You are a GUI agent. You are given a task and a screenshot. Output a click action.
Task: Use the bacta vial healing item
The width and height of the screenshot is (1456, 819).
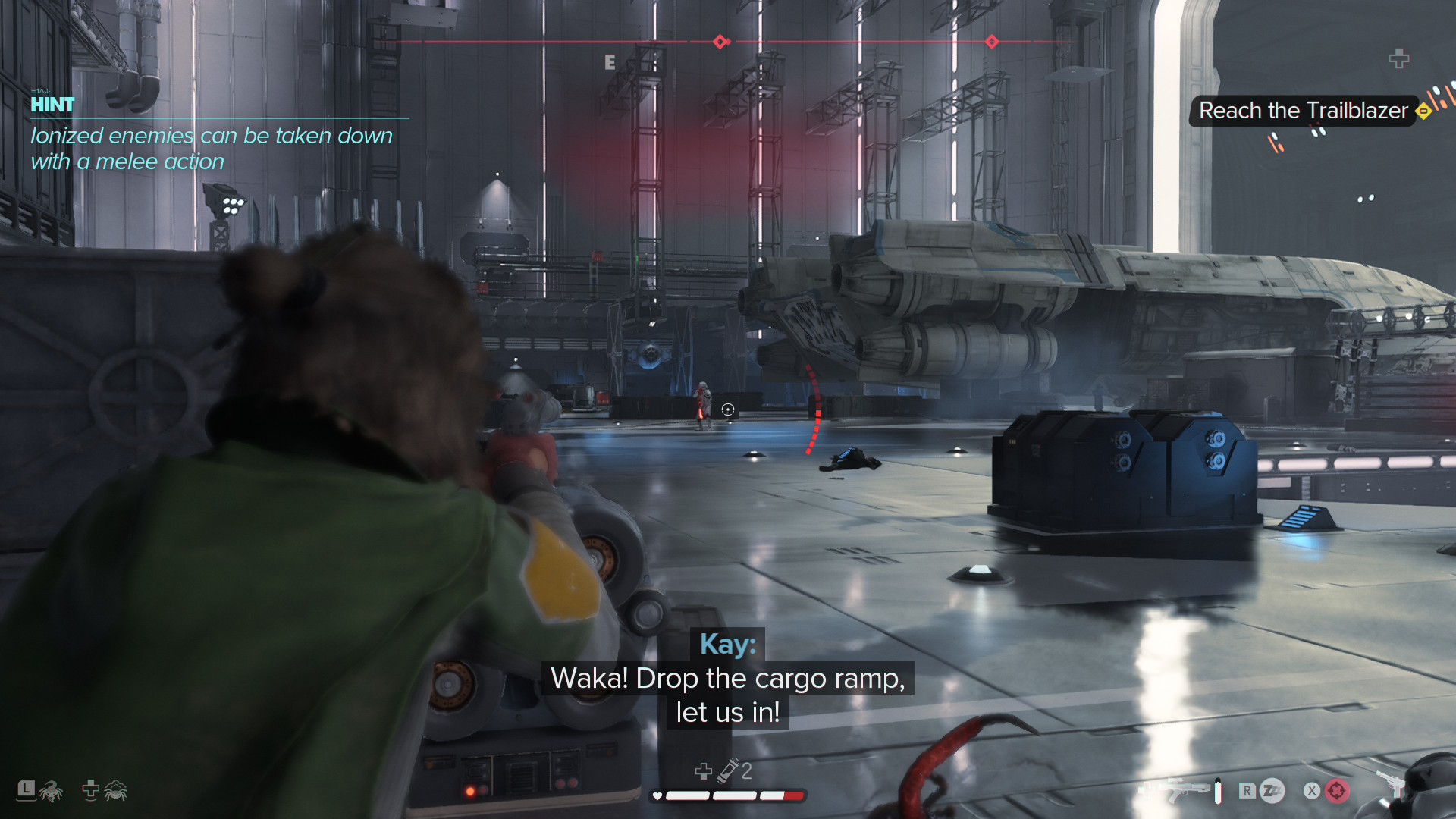(730, 770)
